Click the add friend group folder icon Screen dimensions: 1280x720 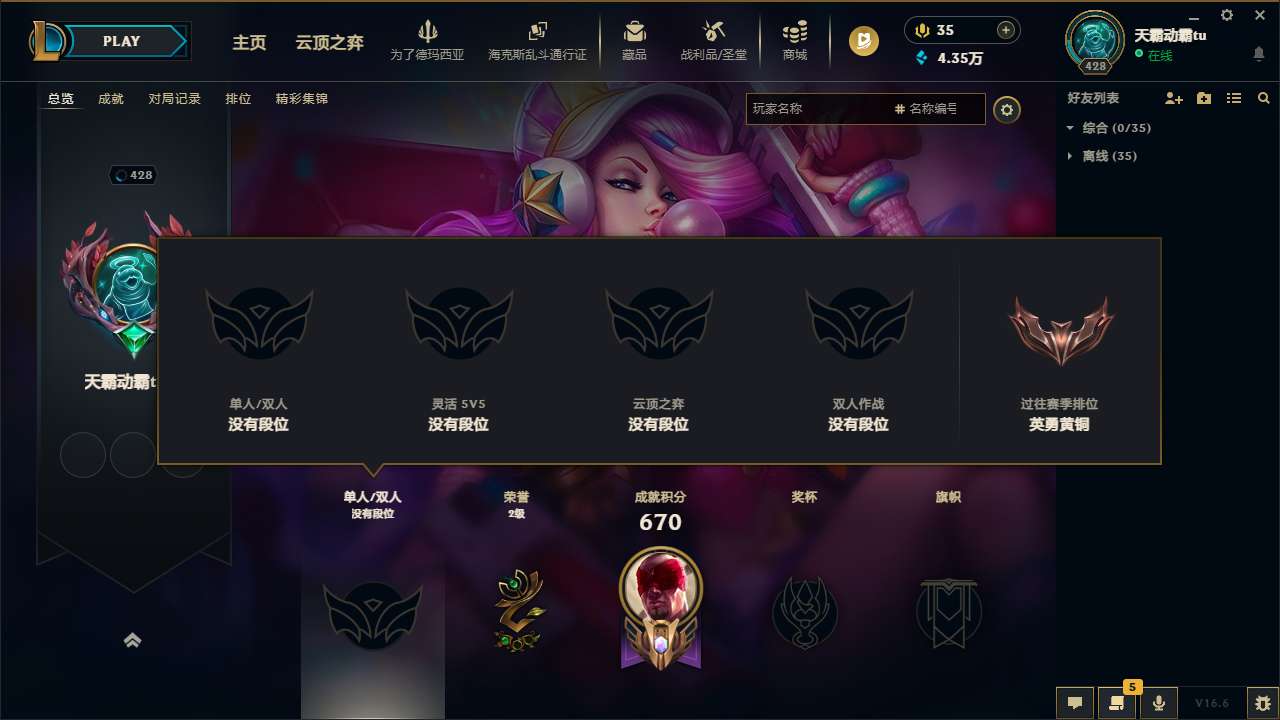tap(1203, 98)
